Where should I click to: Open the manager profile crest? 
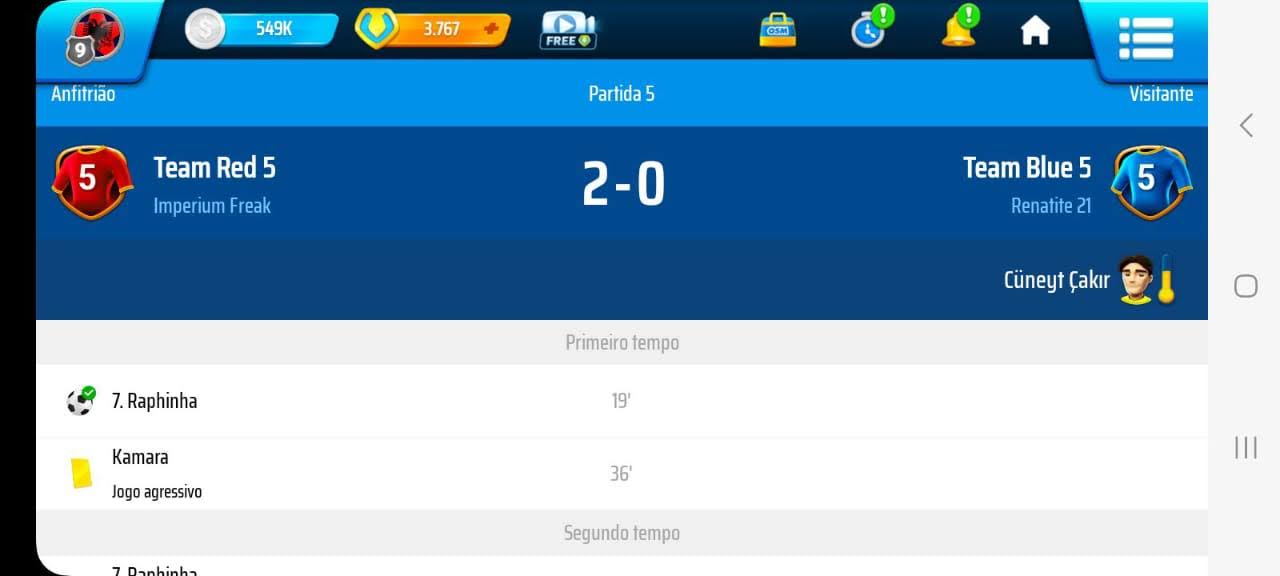pos(93,36)
